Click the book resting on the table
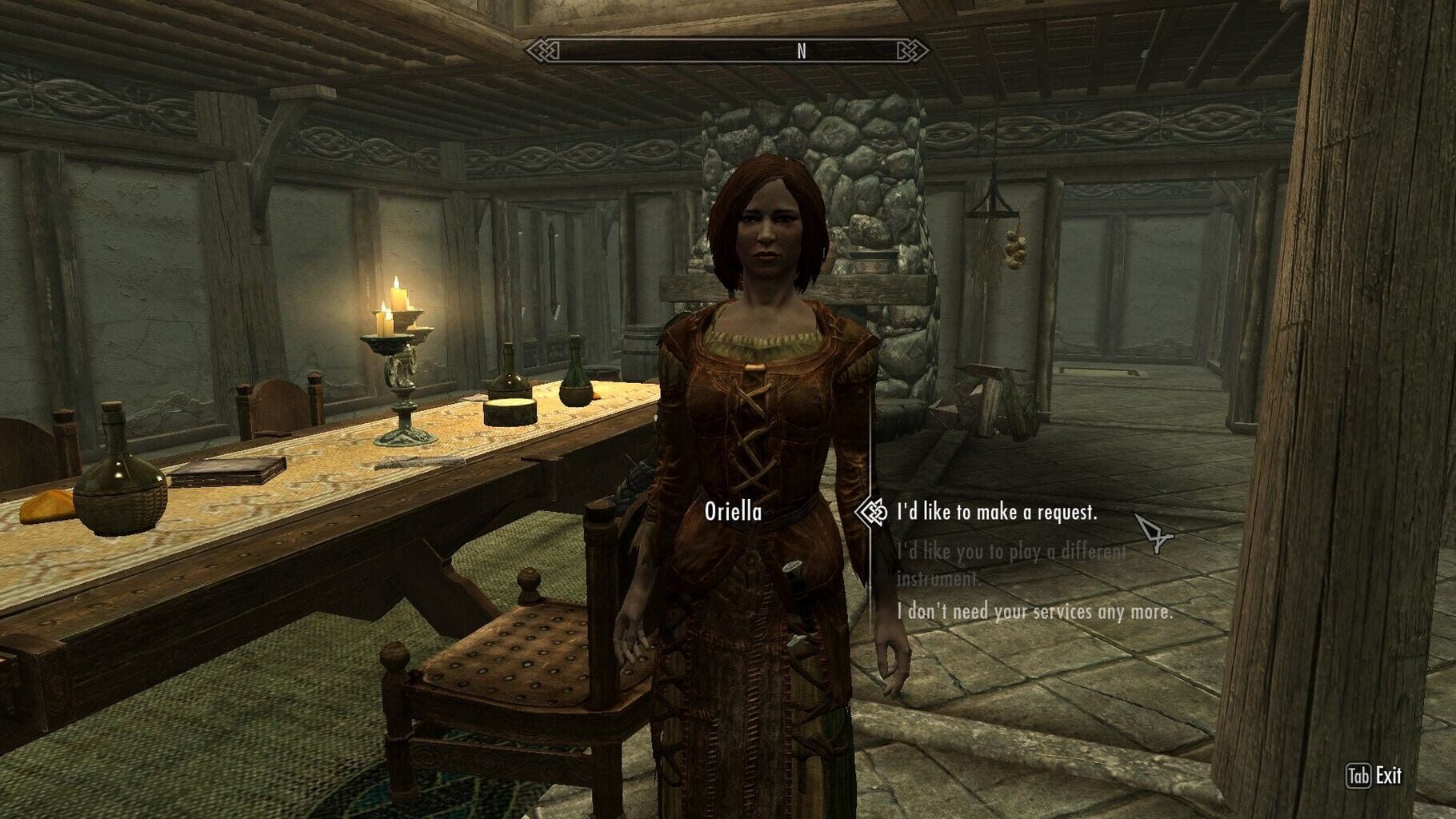Image resolution: width=1456 pixels, height=819 pixels. 226,468
